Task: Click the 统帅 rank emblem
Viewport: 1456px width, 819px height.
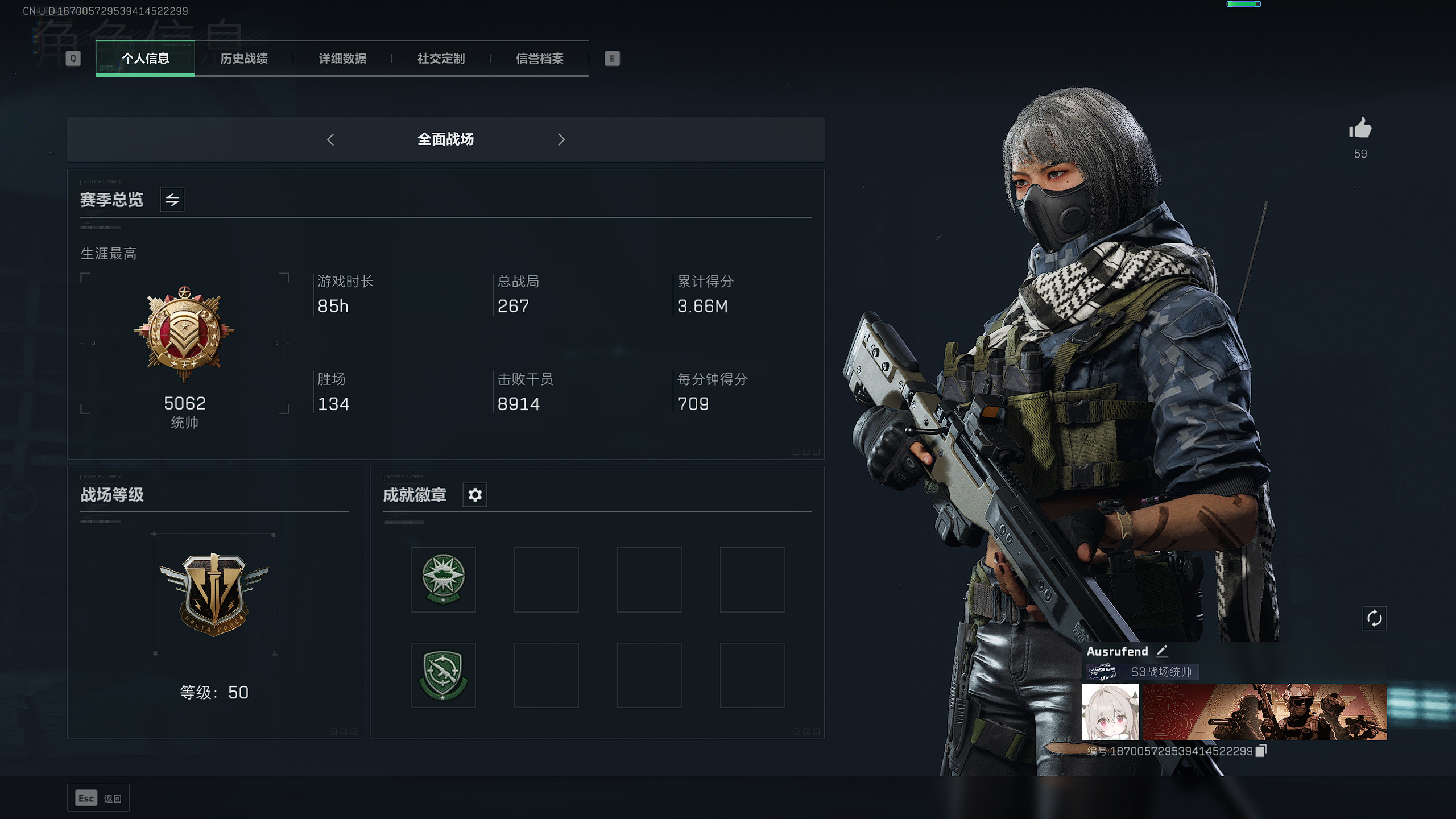Action: tap(184, 334)
